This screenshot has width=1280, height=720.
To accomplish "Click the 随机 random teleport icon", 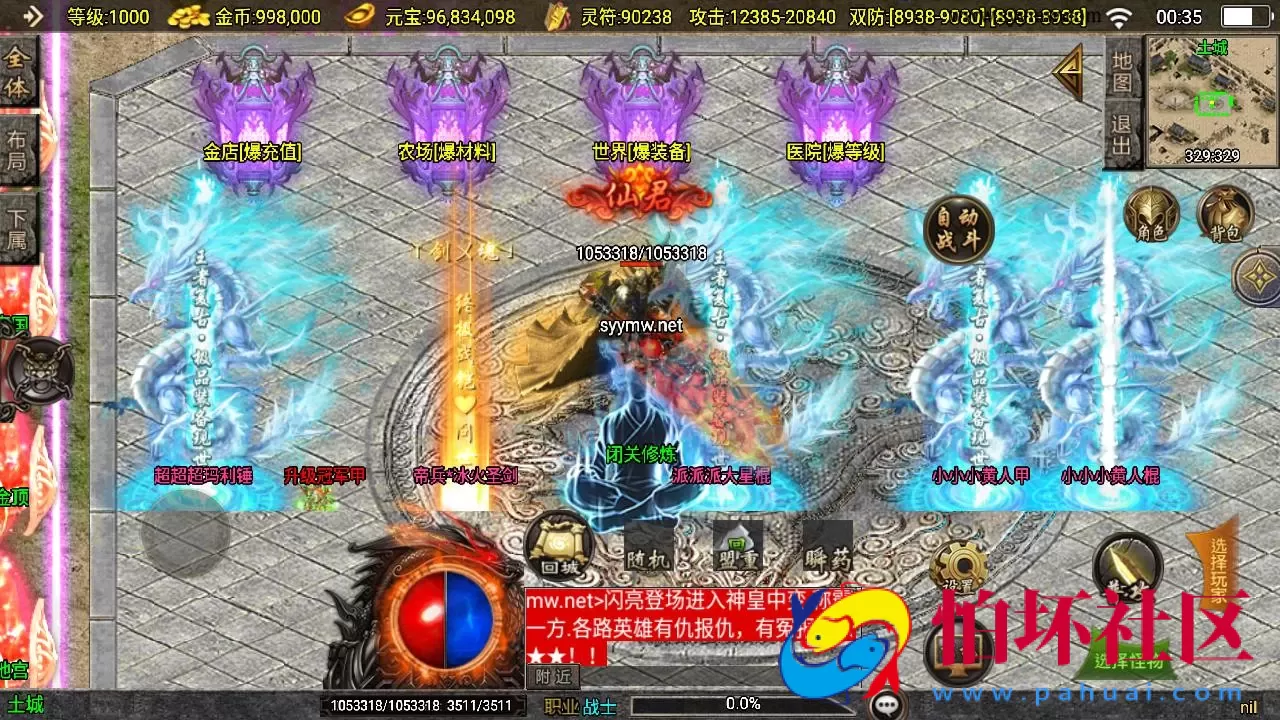I will (651, 545).
